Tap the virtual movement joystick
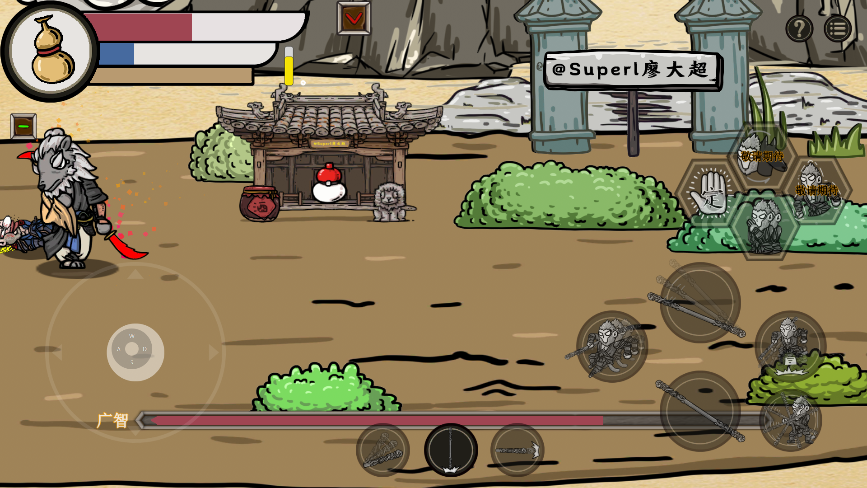Image resolution: width=867 pixels, height=488 pixels. click(135, 351)
